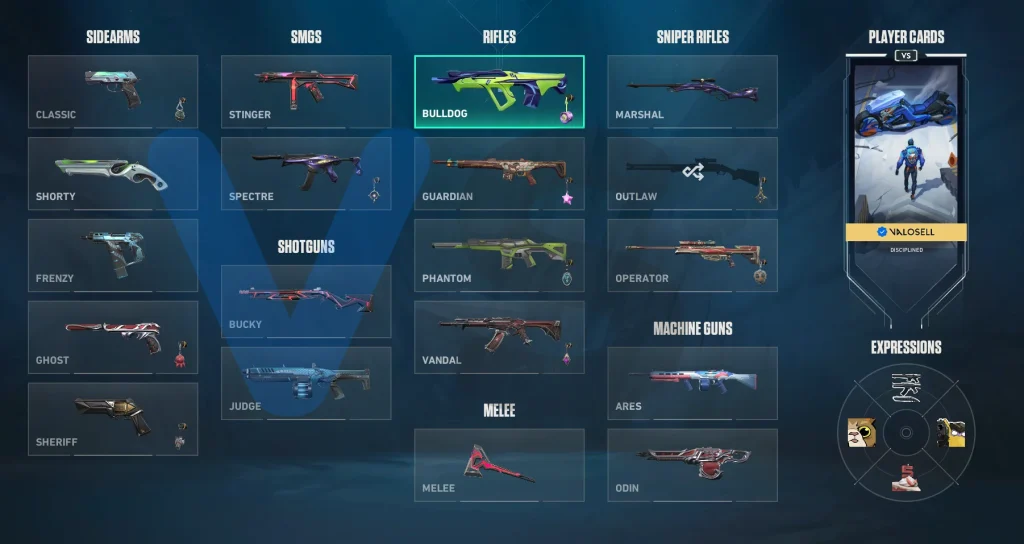Screen dimensions: 1024x544
Task: Open the Shorty weapon slot
Action: (x=113, y=174)
